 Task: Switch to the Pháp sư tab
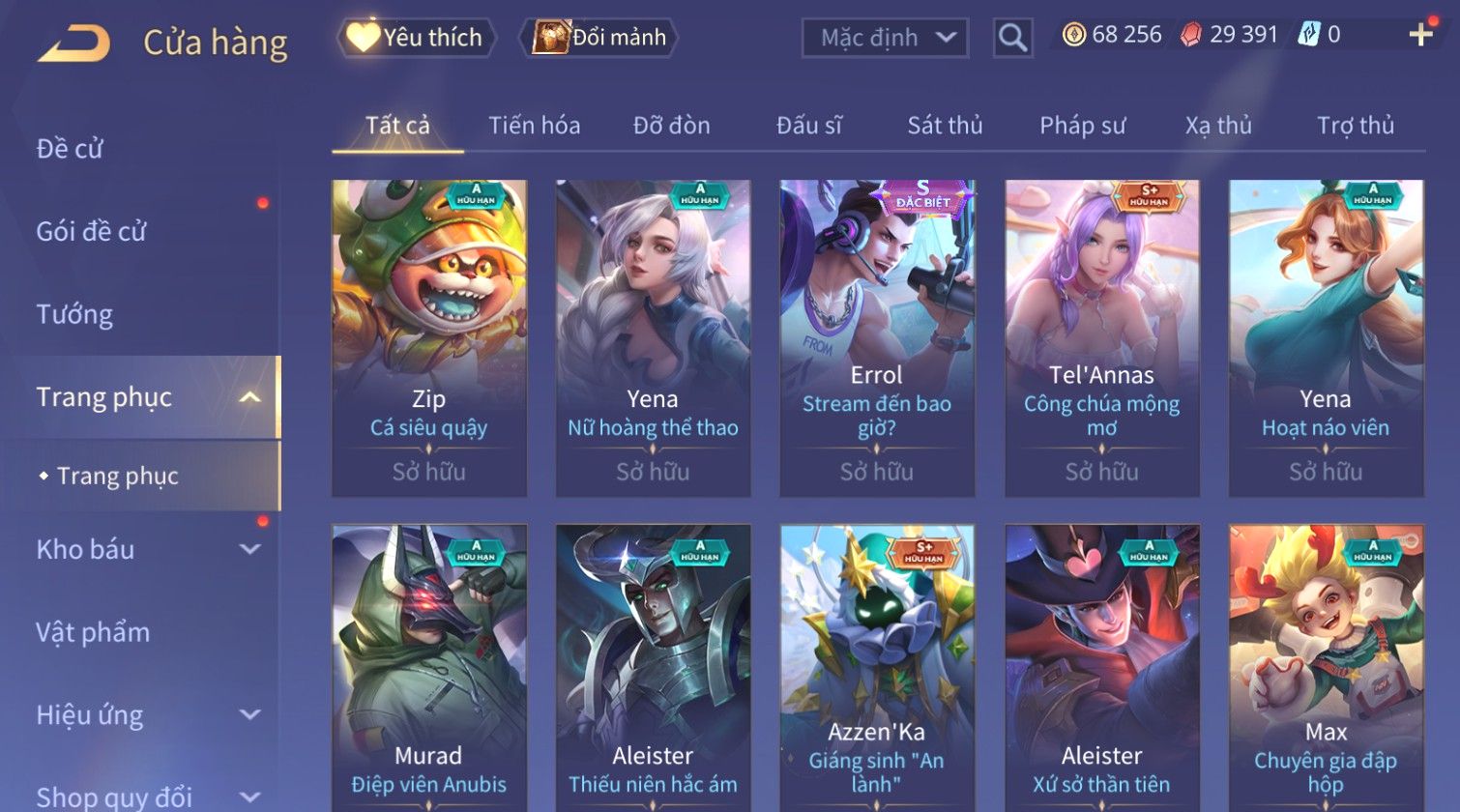[x=1082, y=126]
